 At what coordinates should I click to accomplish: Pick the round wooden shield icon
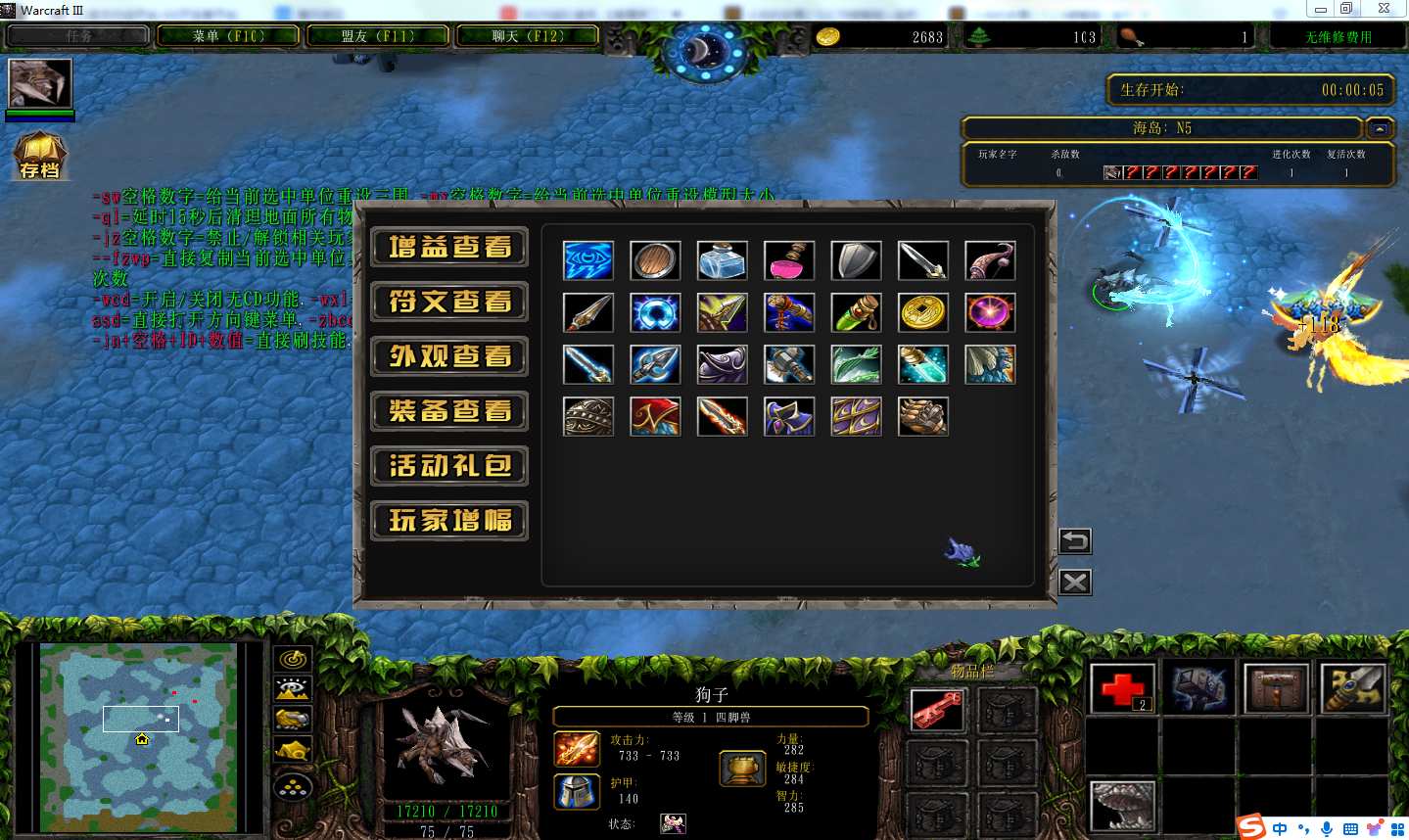point(655,261)
